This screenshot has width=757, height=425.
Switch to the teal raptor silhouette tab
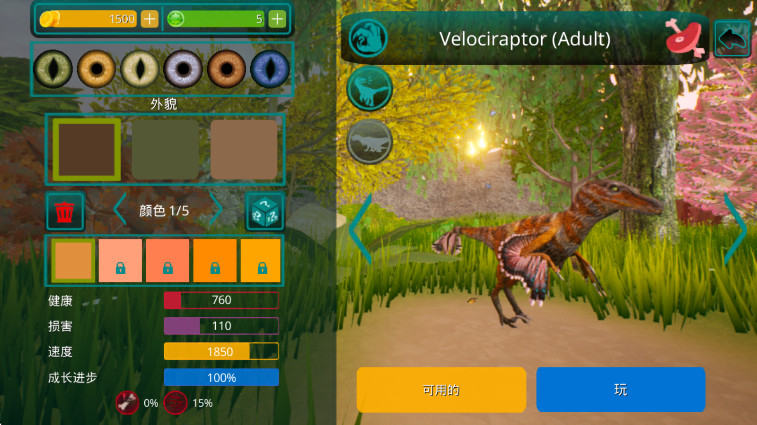(x=369, y=90)
